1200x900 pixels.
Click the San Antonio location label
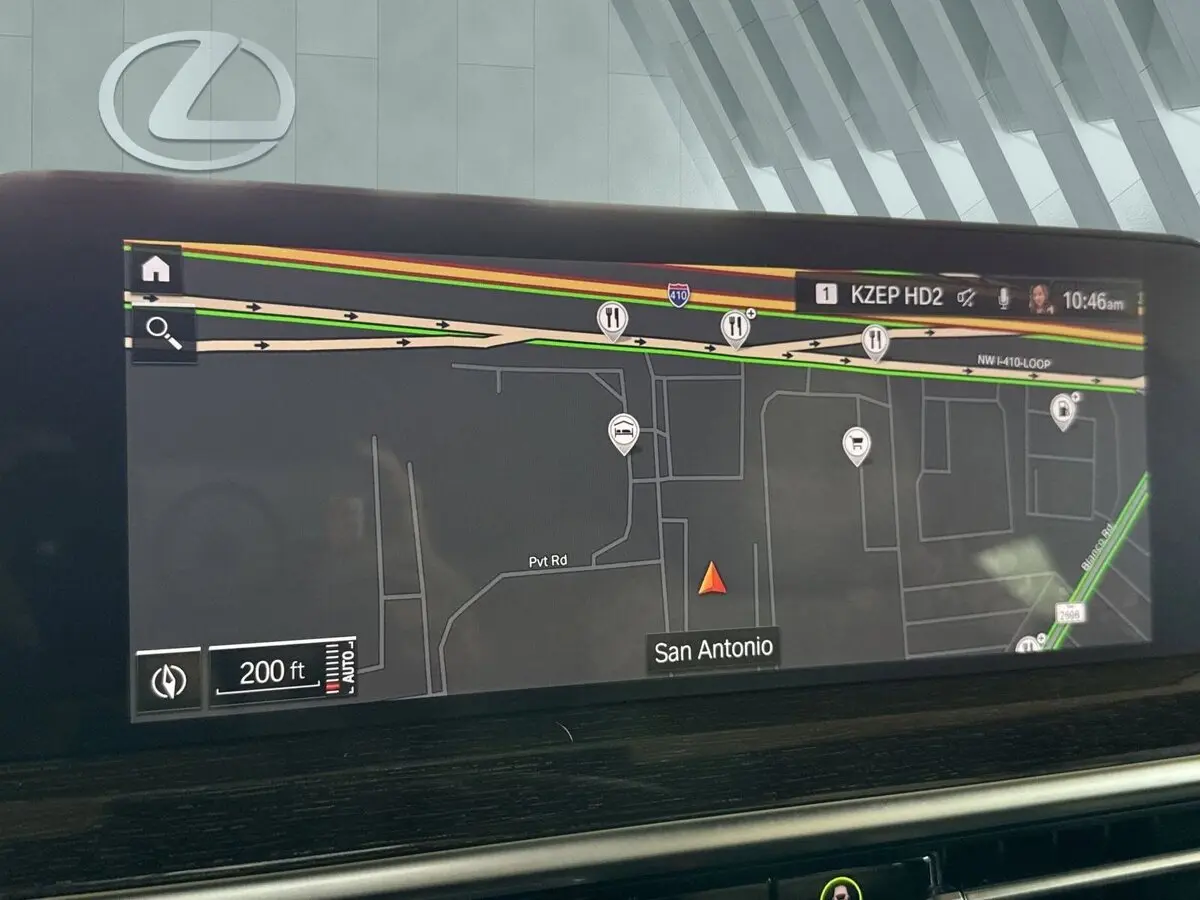click(x=713, y=649)
